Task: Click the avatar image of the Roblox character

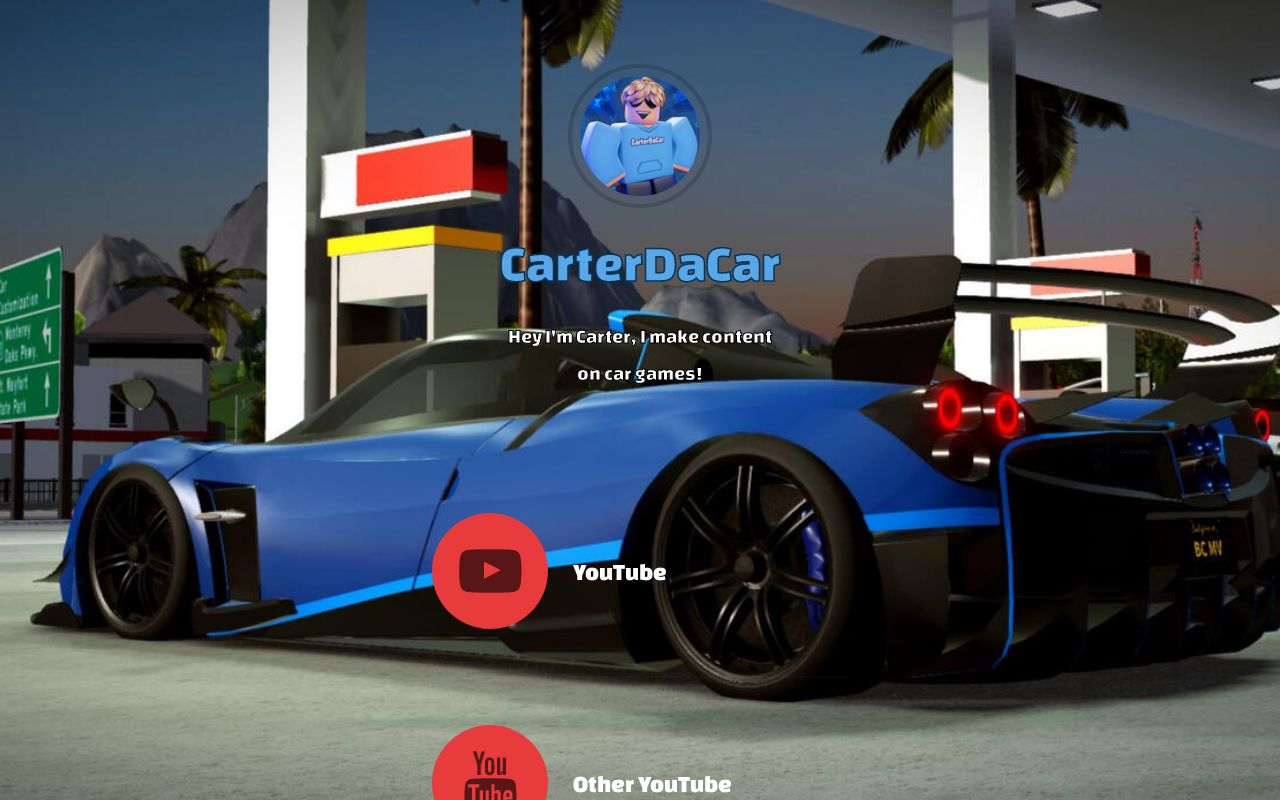Action: [x=643, y=137]
